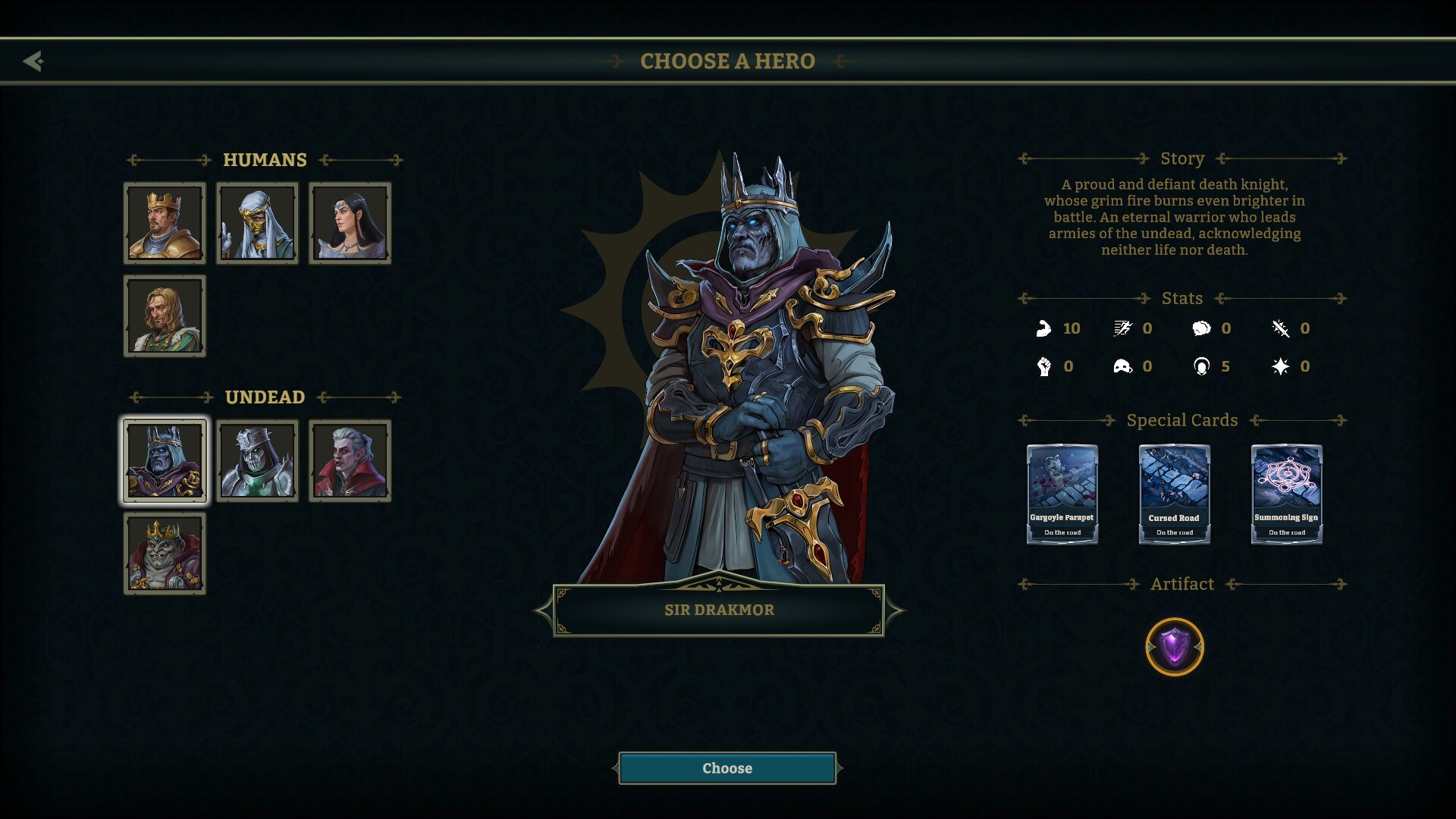Image resolution: width=1456 pixels, height=819 pixels.
Task: Go back with the arrow button
Action: click(x=33, y=61)
